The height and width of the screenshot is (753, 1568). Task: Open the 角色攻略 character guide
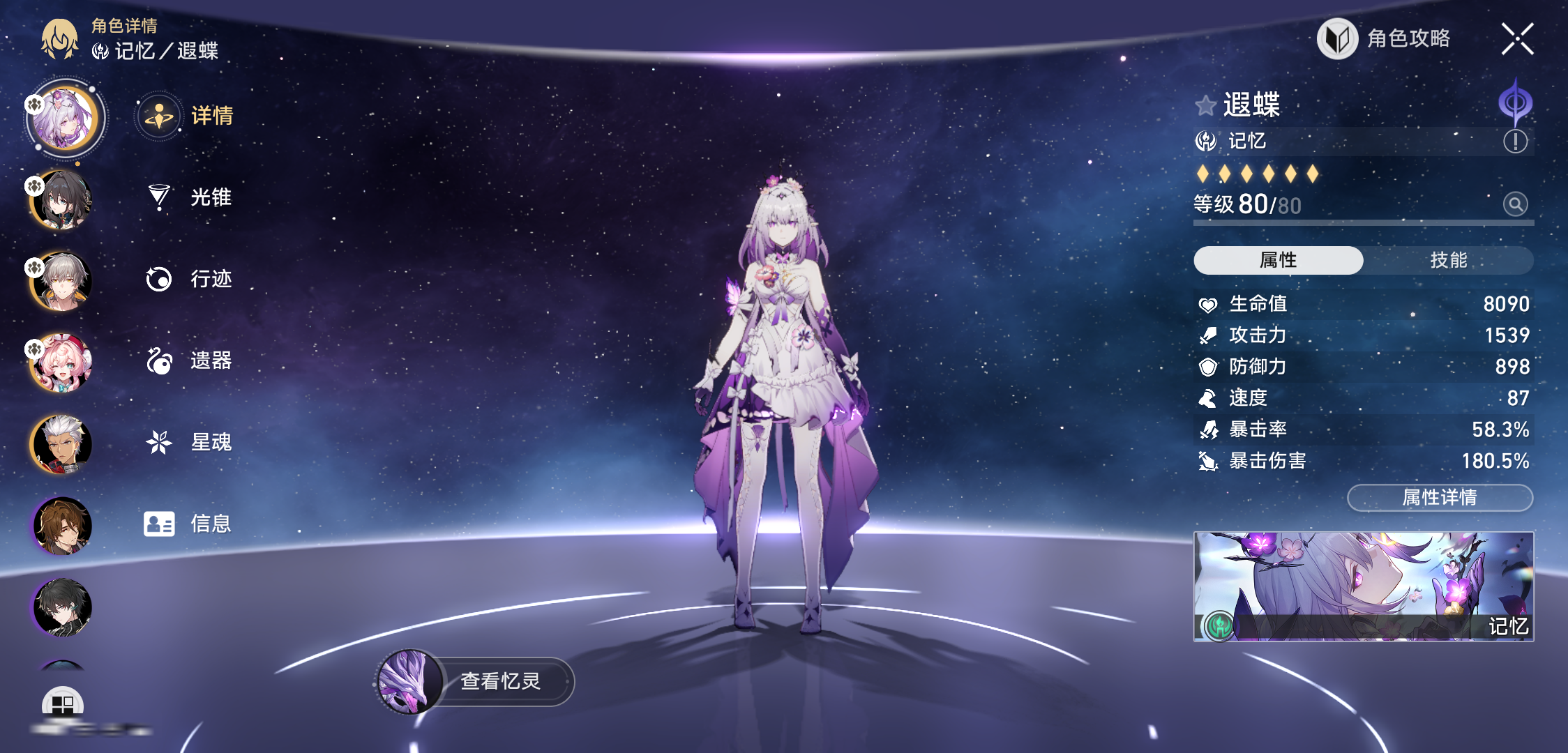(x=1385, y=39)
